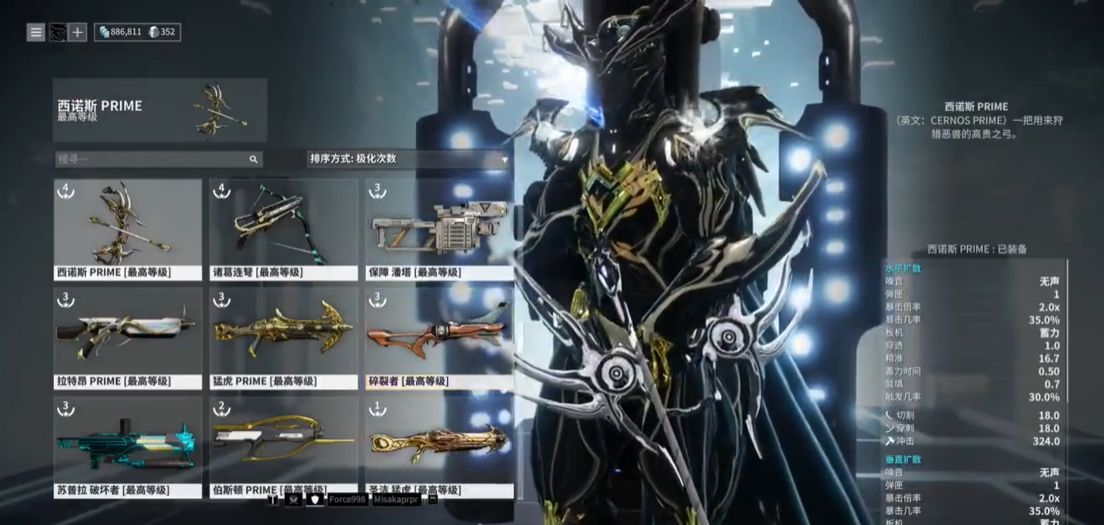Screen dimensions: 1104x525
Task: Select the 圣洁 猛虎 shotgun tile
Action: (x=438, y=447)
